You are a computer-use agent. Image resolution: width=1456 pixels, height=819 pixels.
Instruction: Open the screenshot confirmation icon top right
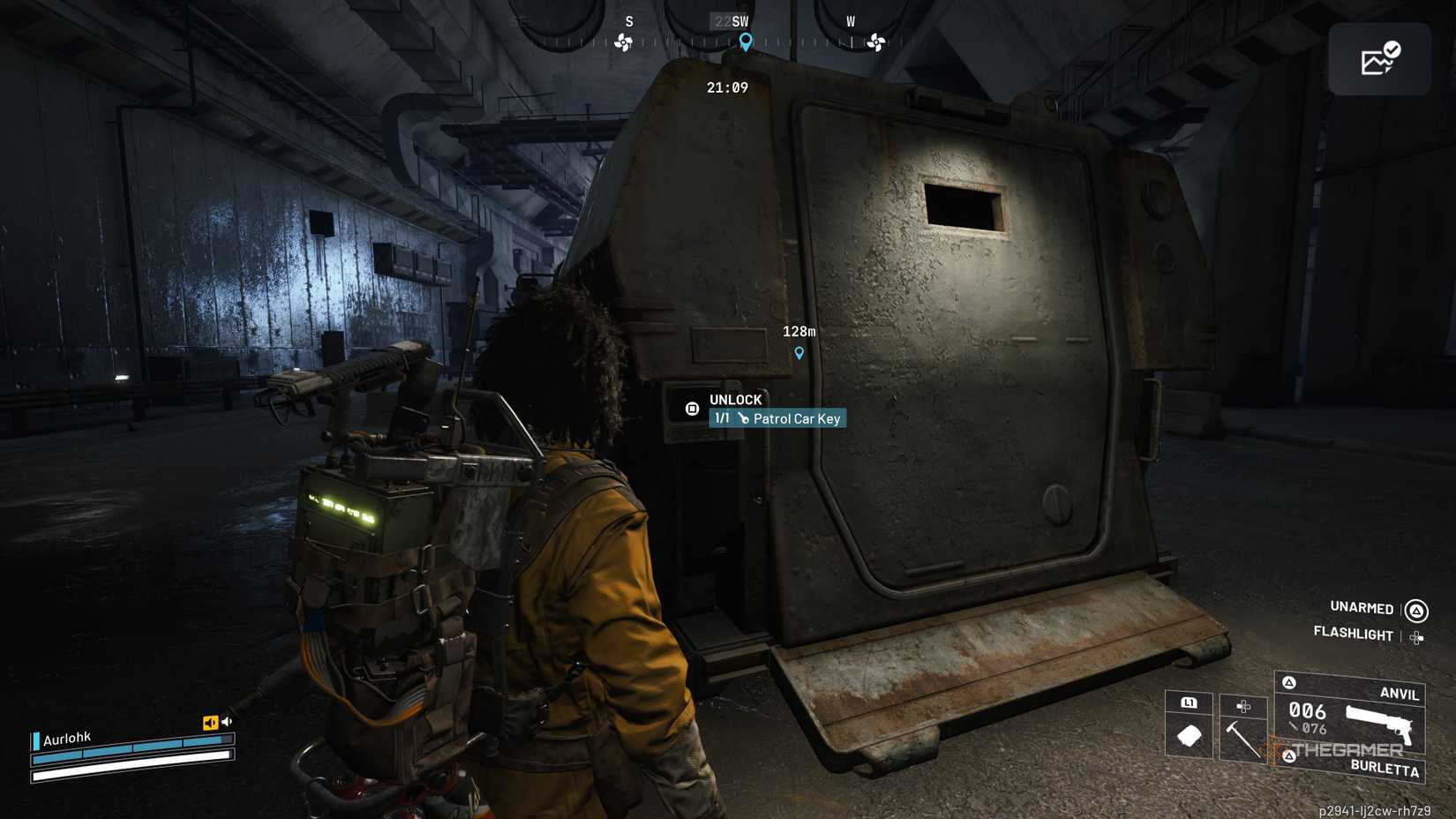(x=1379, y=58)
